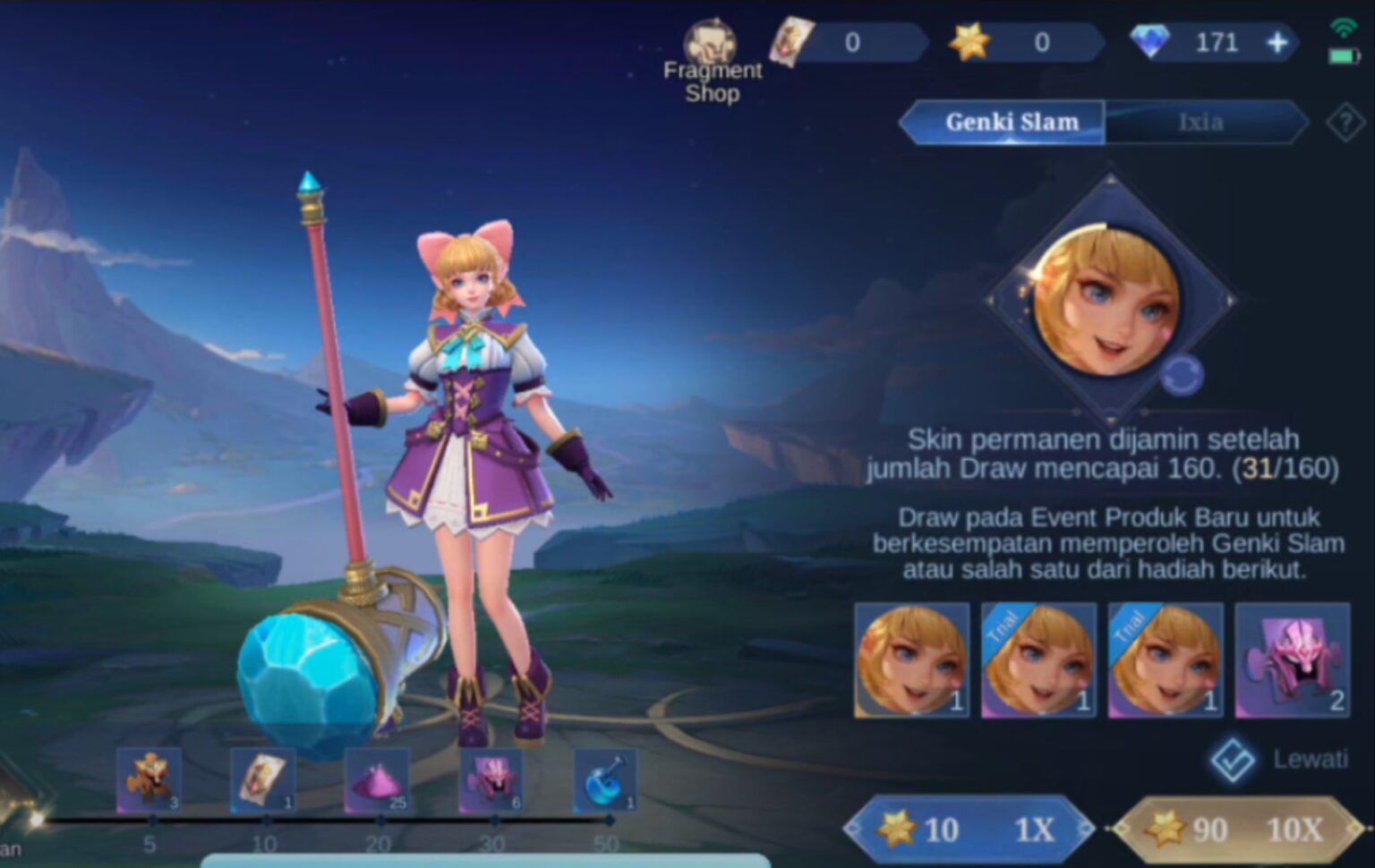
Task: Switch to the Ixia tab
Action: coord(1203,123)
